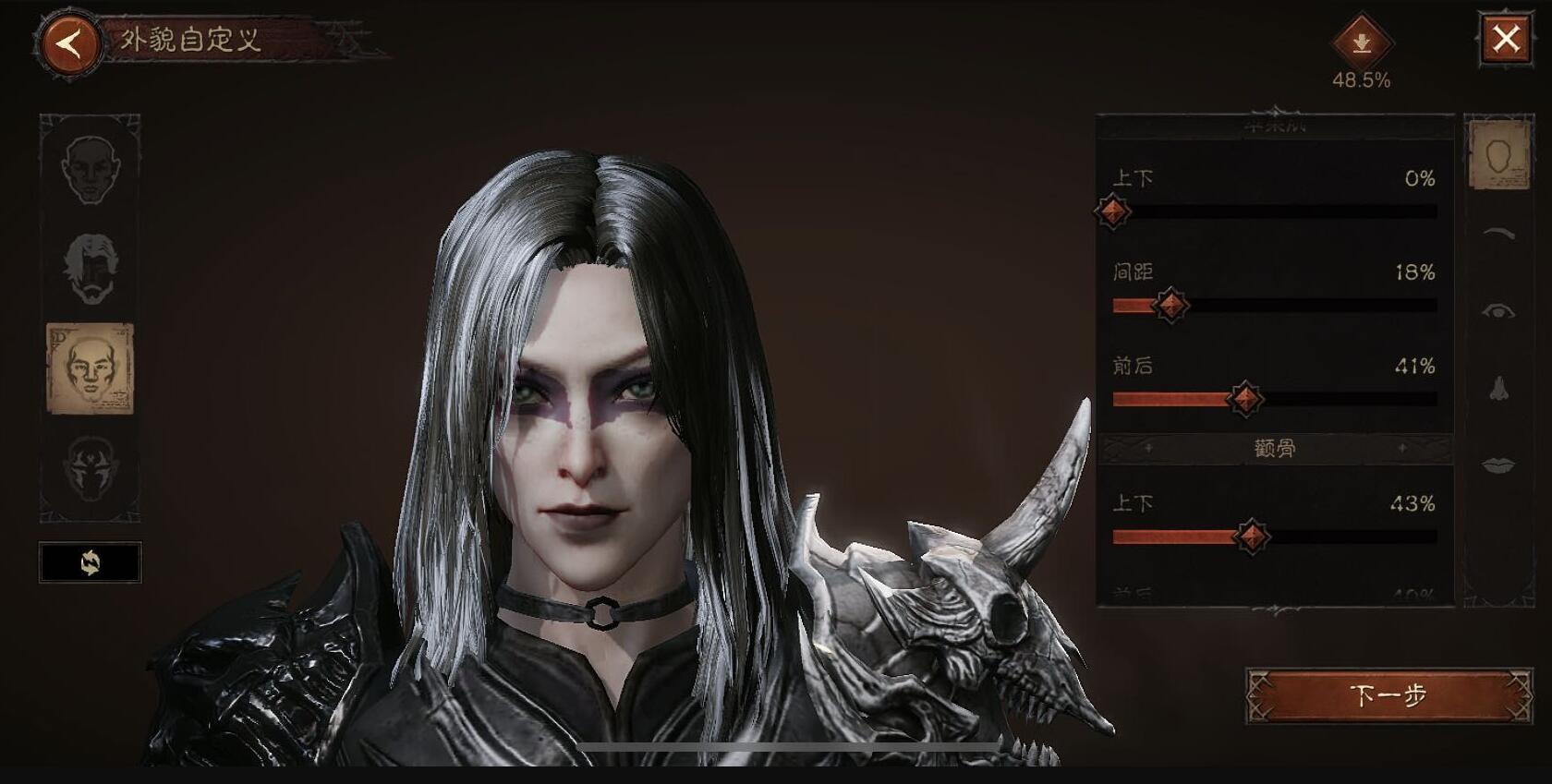Image resolution: width=1552 pixels, height=784 pixels.
Task: Switch to the eye category
Action: [1498, 311]
